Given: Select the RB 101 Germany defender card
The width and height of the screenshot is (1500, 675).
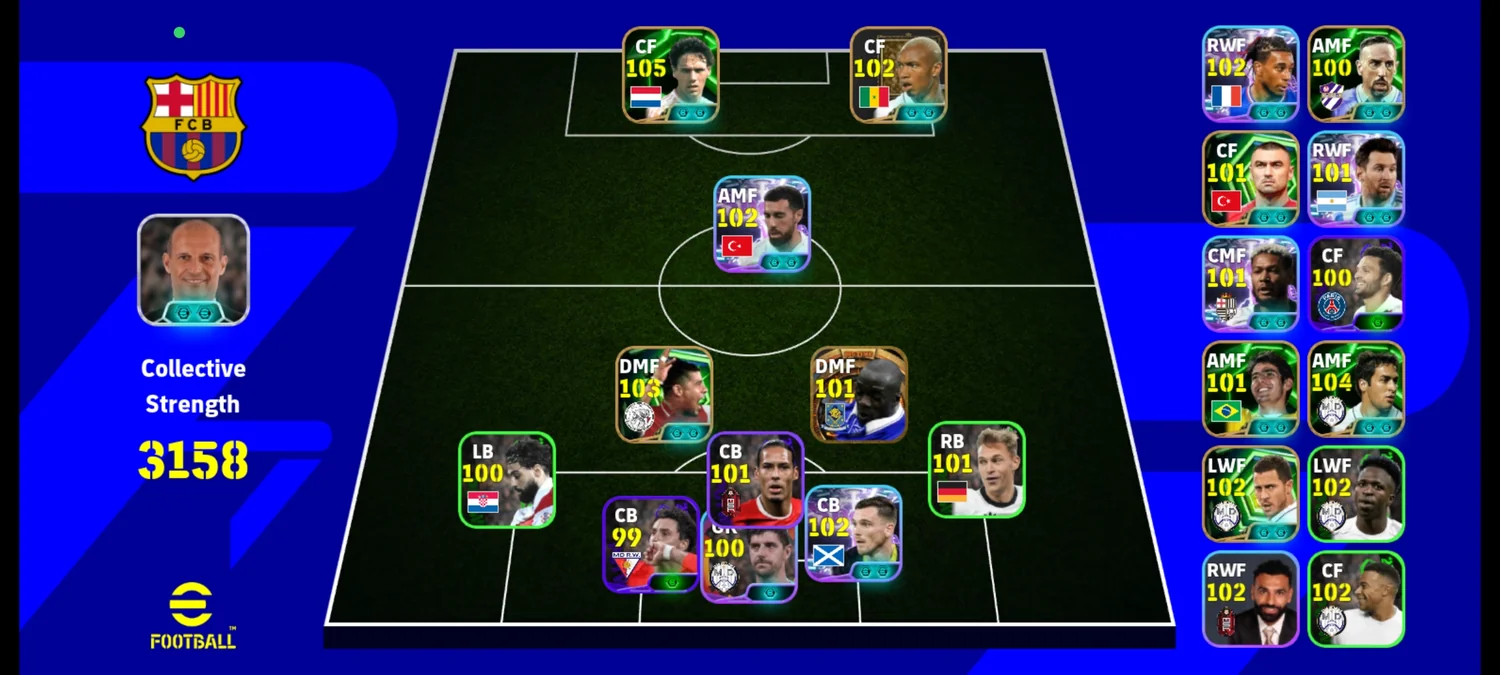Looking at the screenshot, I should [976, 470].
